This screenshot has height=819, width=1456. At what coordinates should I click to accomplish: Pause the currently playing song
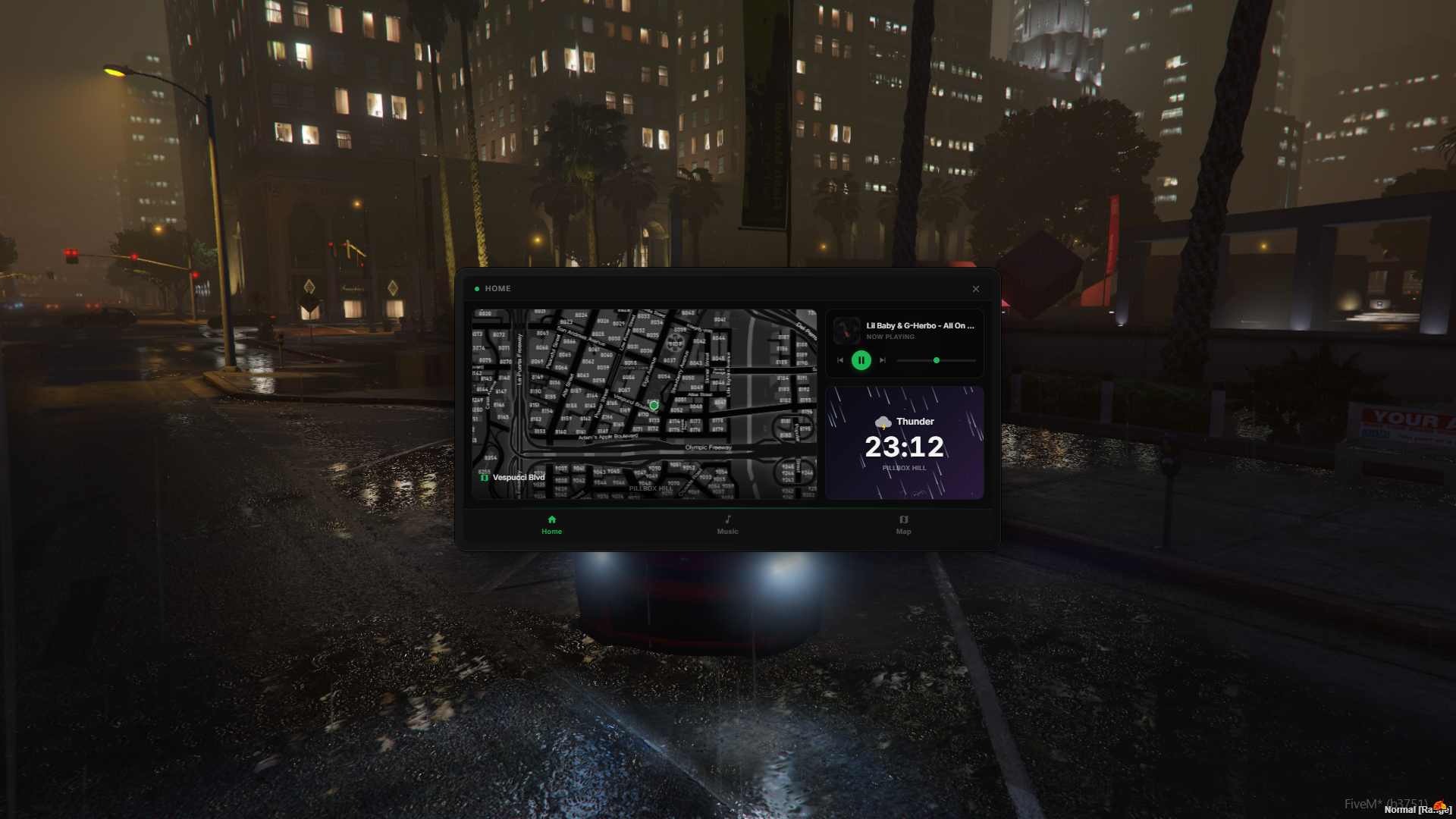861,360
